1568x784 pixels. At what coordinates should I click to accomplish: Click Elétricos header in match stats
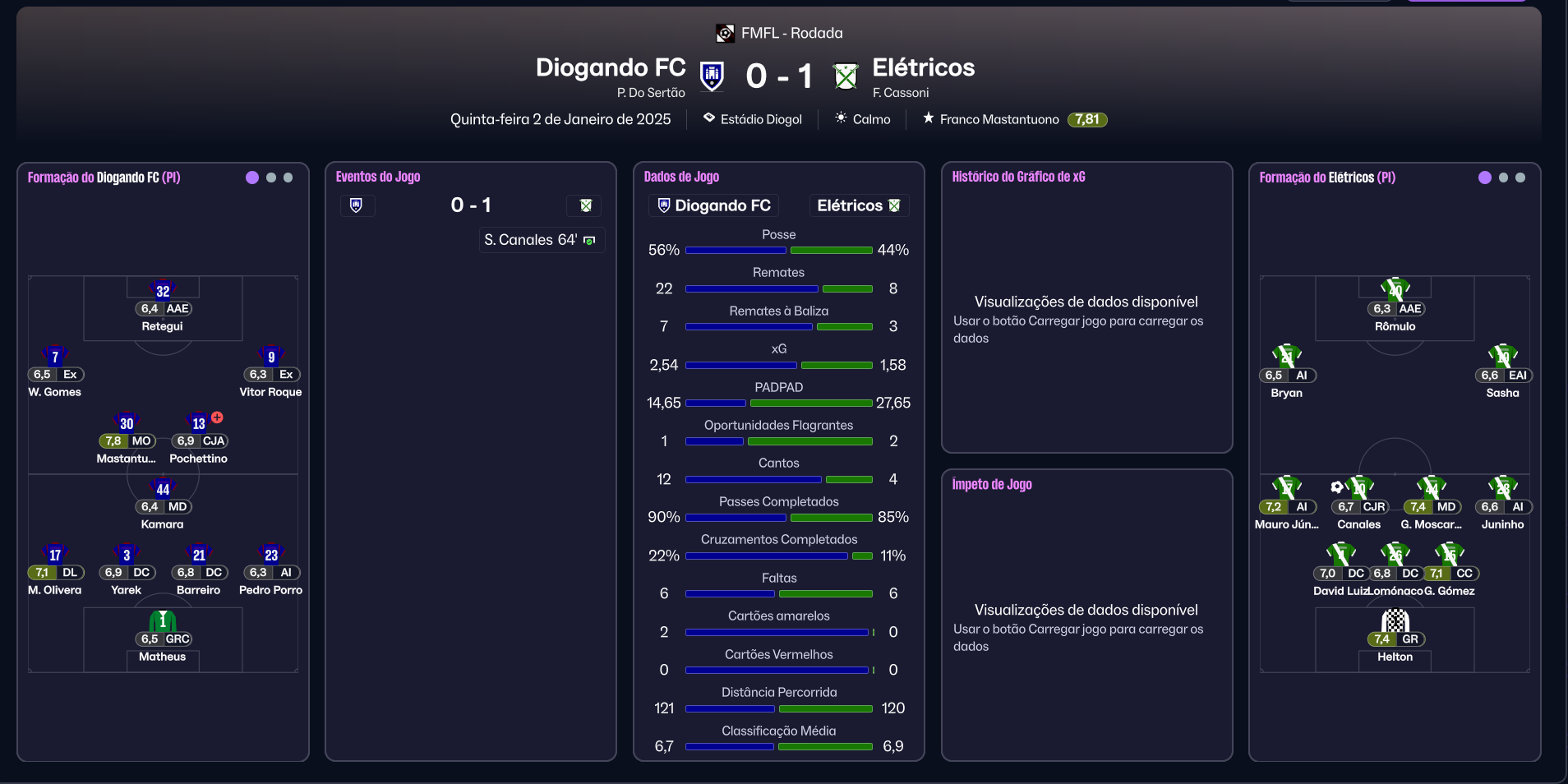coord(858,205)
